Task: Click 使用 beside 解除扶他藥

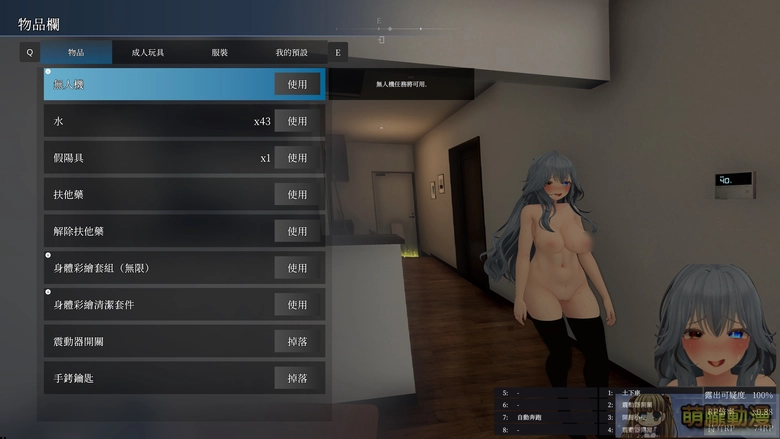Action: tap(297, 231)
